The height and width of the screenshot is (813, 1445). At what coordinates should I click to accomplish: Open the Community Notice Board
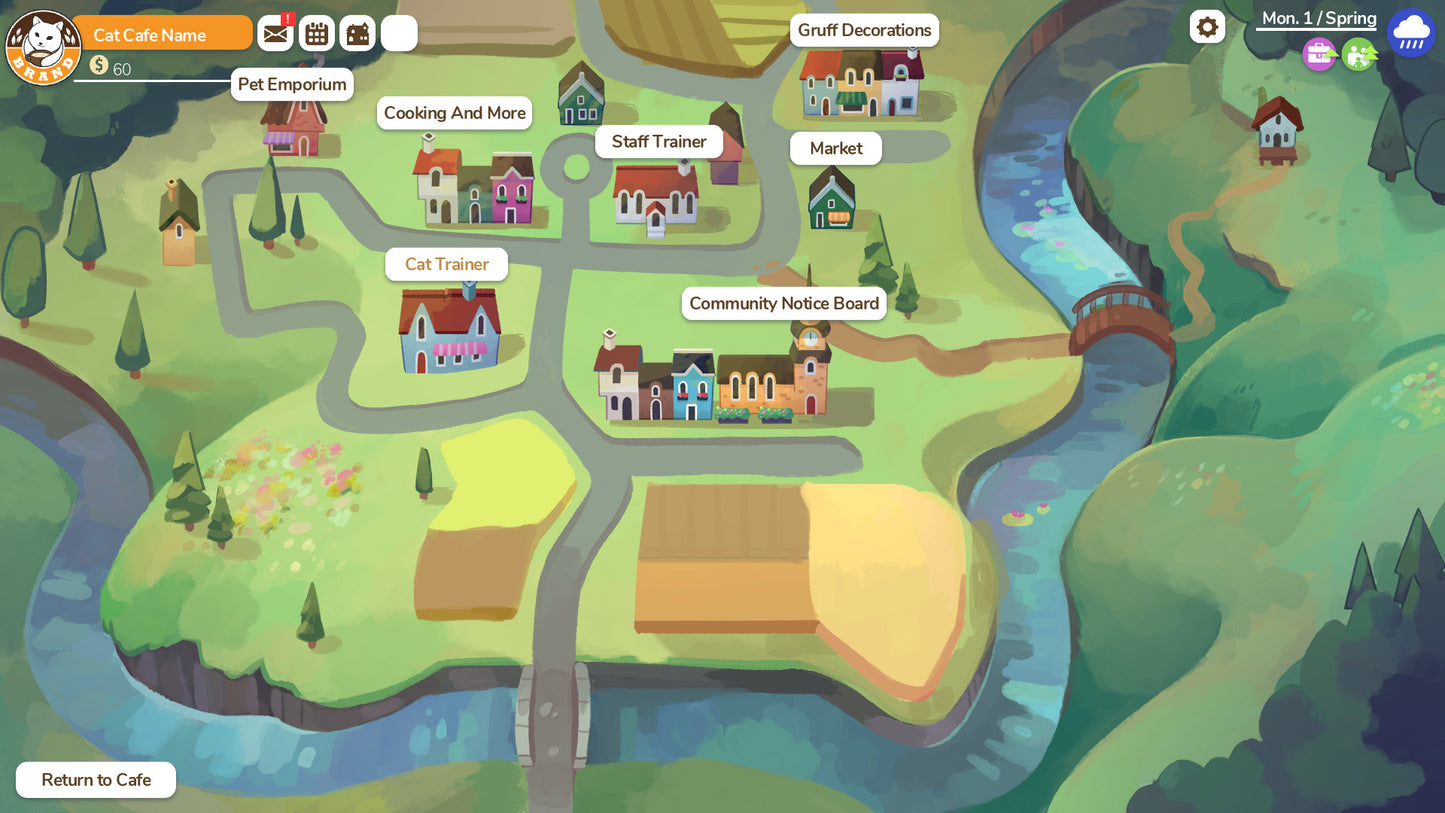[x=783, y=303]
